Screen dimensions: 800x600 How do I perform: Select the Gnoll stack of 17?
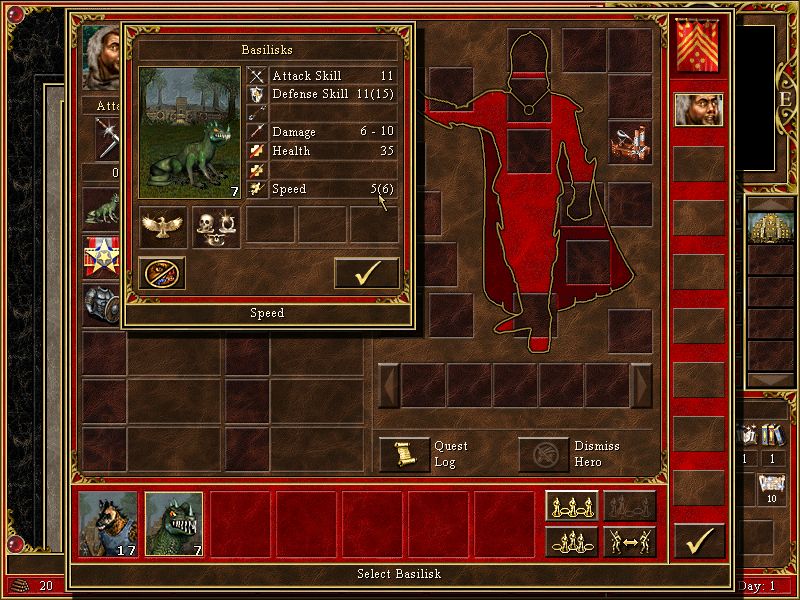coord(109,524)
